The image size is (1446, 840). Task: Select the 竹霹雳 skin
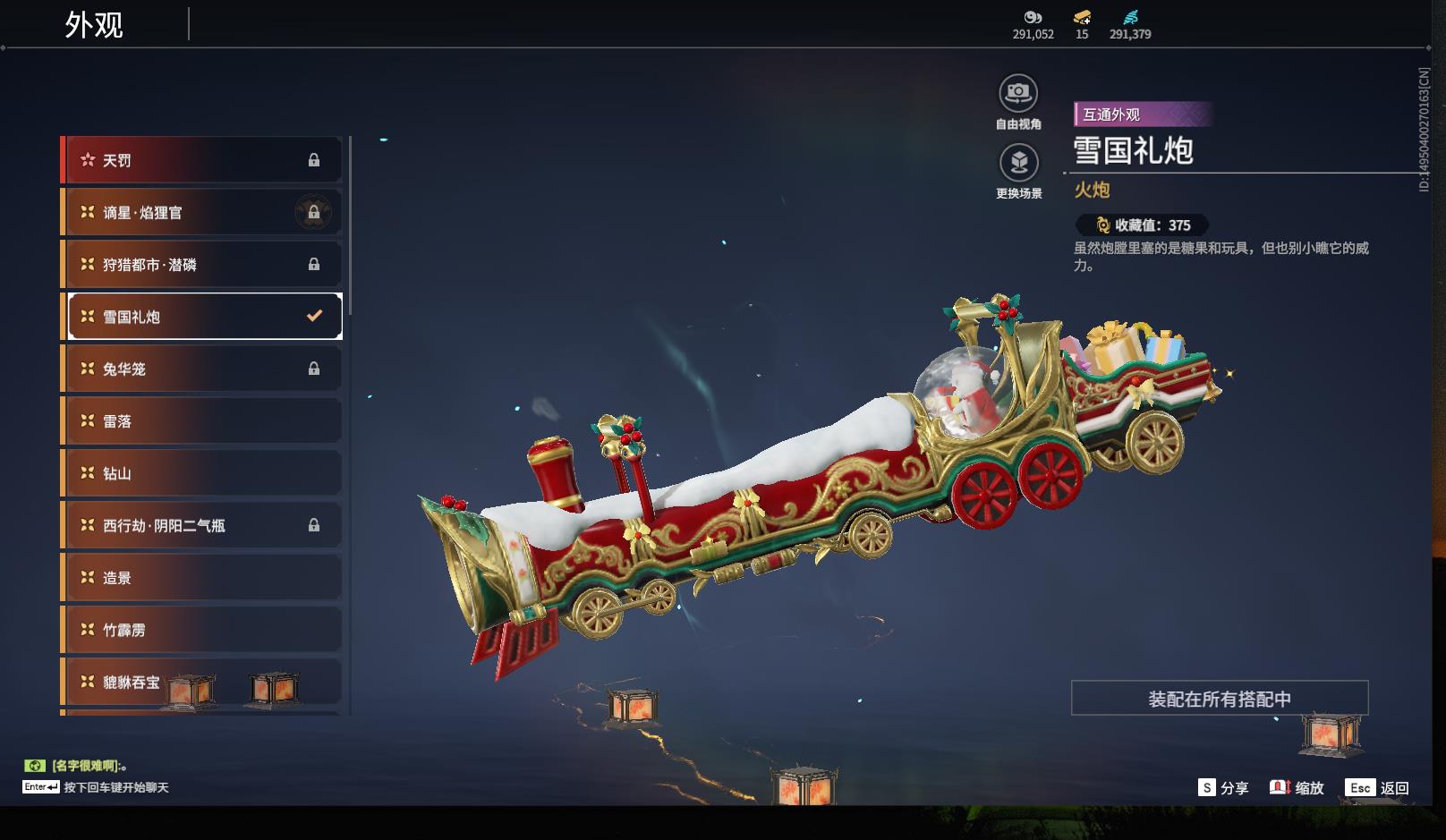[x=202, y=630]
